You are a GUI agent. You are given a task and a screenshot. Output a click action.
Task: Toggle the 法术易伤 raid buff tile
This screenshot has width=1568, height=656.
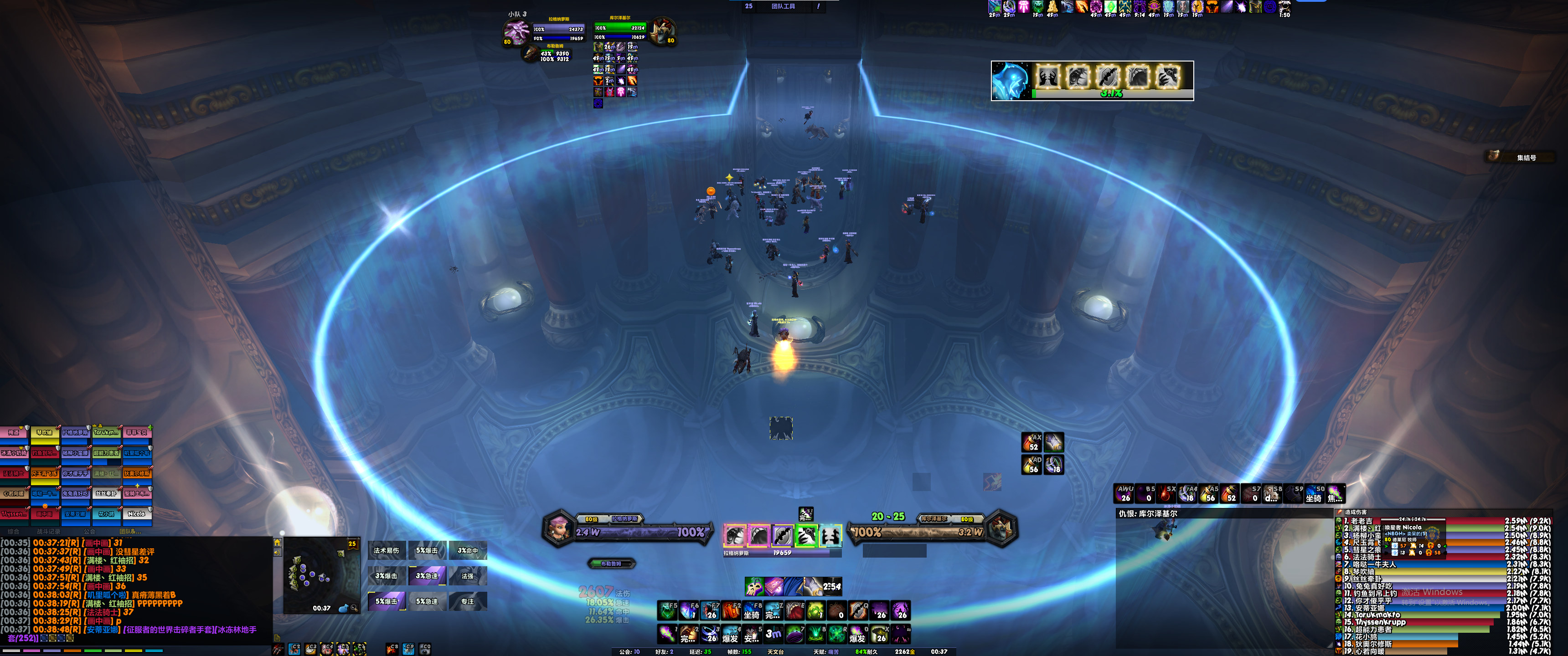(387, 551)
